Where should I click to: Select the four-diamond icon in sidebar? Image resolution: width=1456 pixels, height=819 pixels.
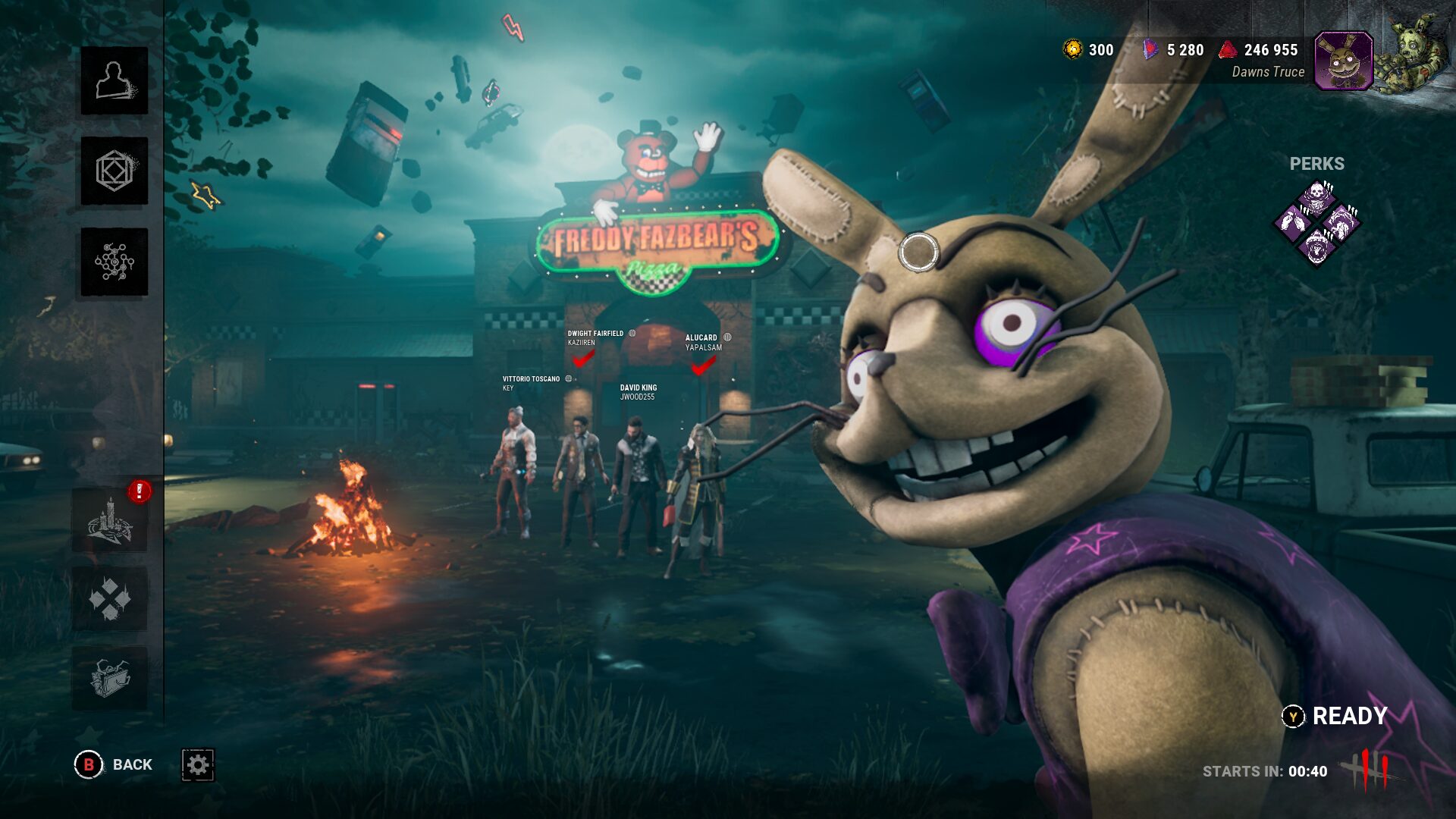coord(110,599)
